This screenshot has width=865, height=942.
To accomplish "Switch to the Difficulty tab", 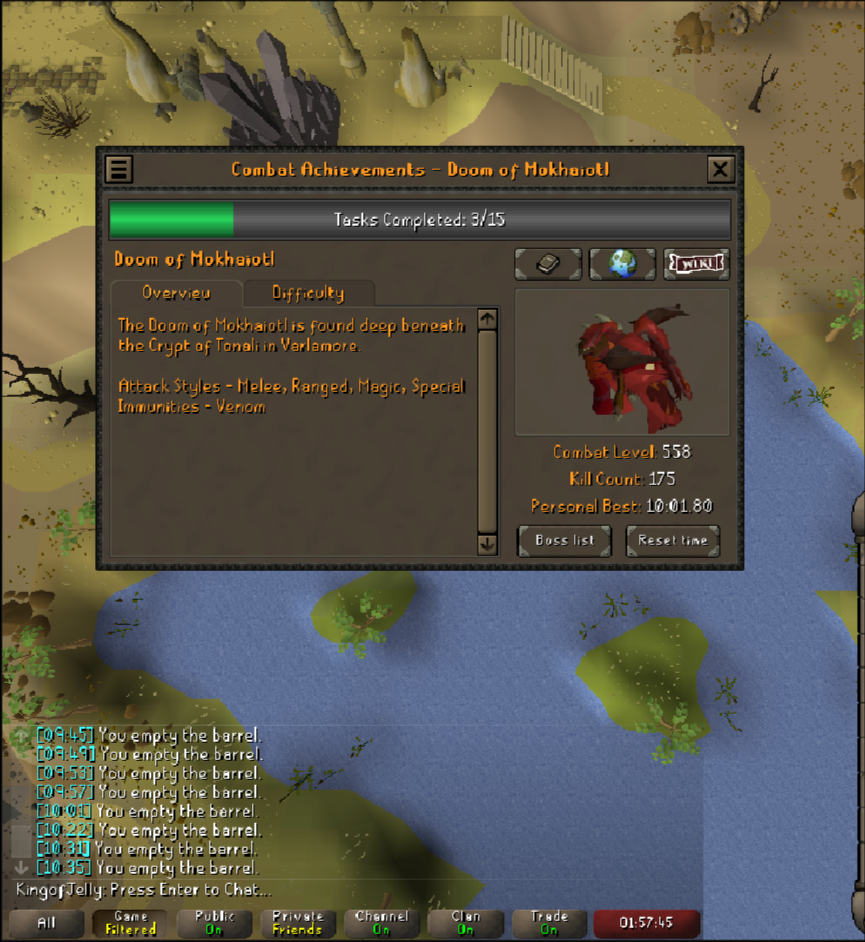I will [x=308, y=293].
